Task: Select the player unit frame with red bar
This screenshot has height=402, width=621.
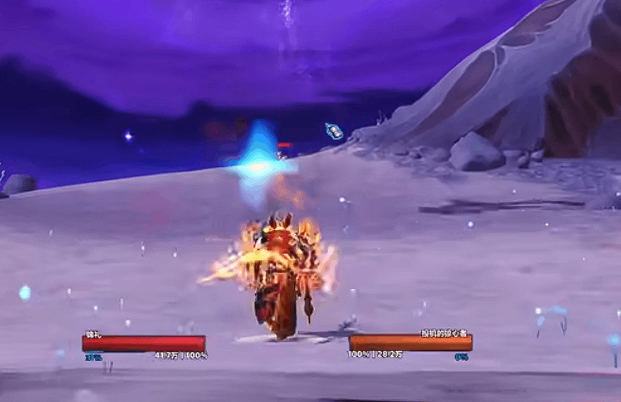Action: pyautogui.click(x=144, y=343)
